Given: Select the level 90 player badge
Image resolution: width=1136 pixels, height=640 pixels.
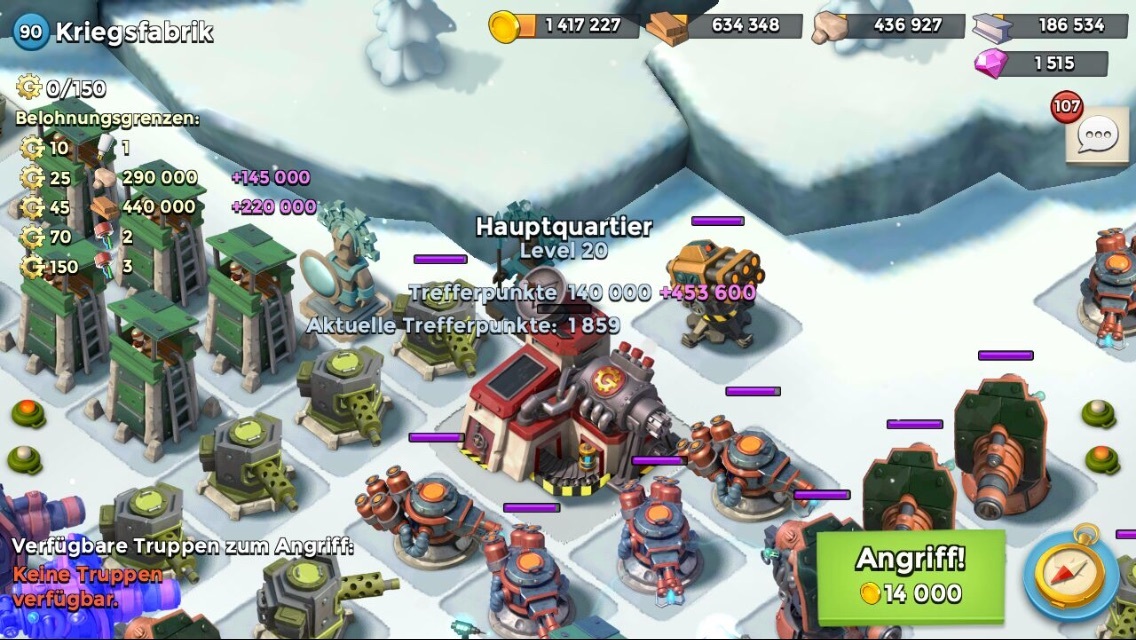Looking at the screenshot, I should point(31,31).
